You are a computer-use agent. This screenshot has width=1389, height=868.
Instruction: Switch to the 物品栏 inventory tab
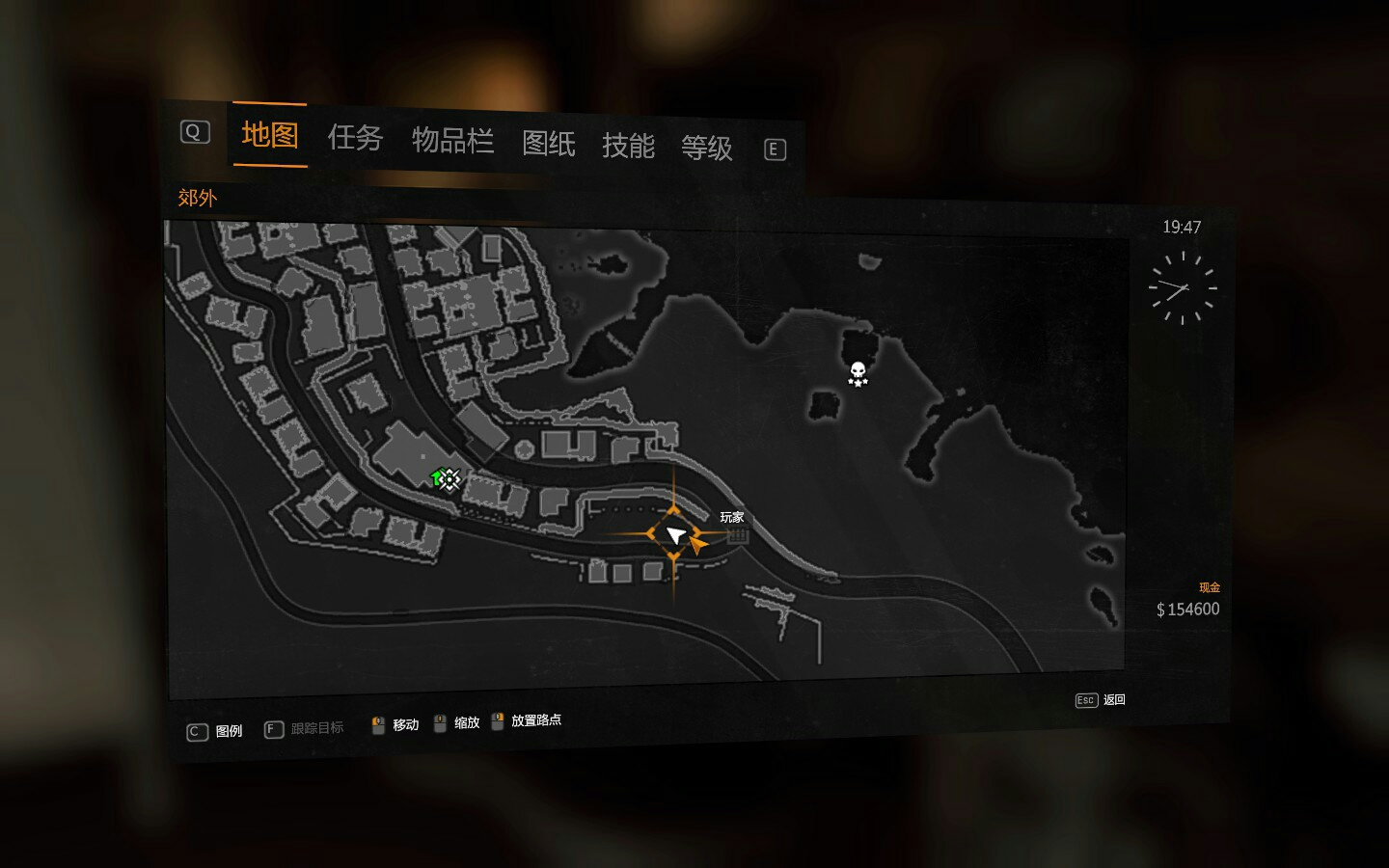coord(452,141)
